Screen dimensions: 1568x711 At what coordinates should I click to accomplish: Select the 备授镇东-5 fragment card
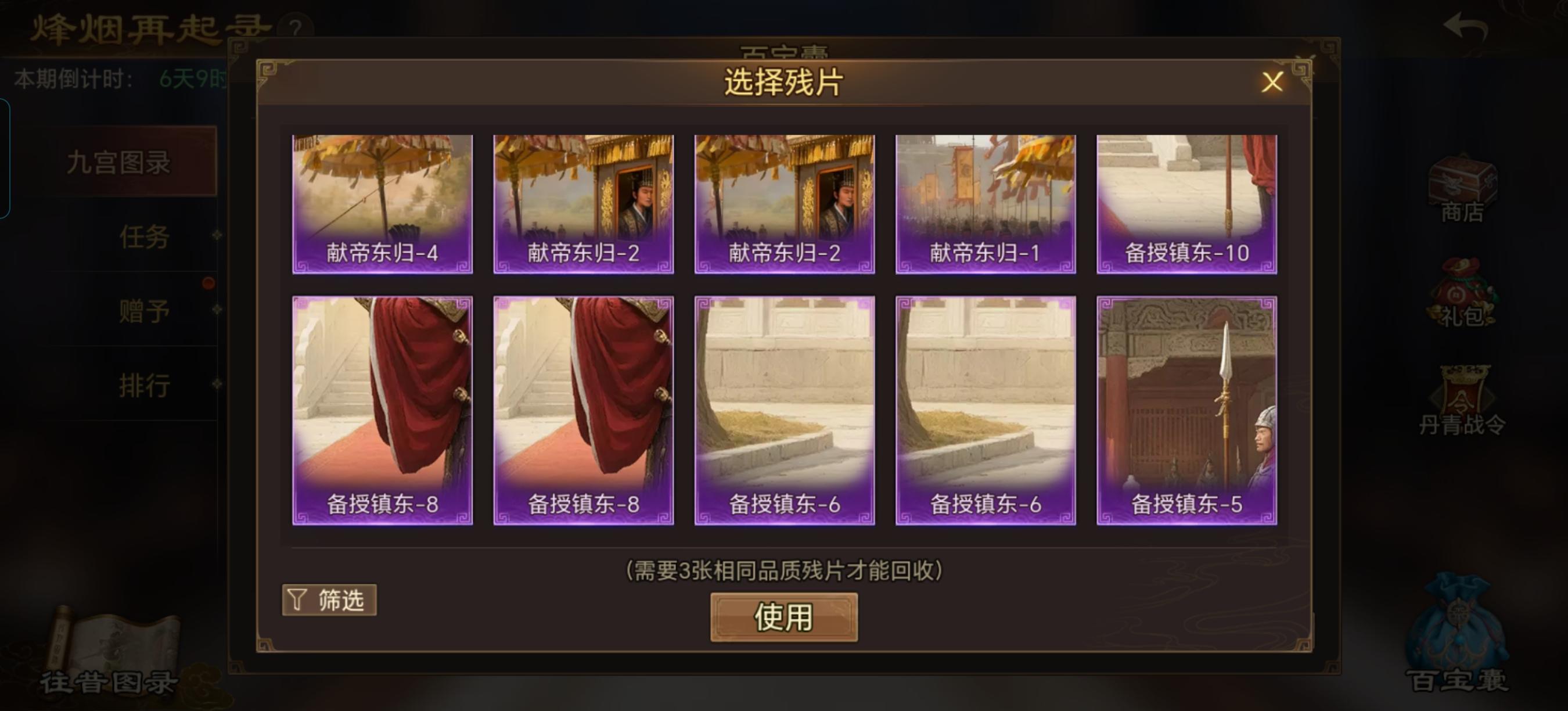[x=1186, y=408]
